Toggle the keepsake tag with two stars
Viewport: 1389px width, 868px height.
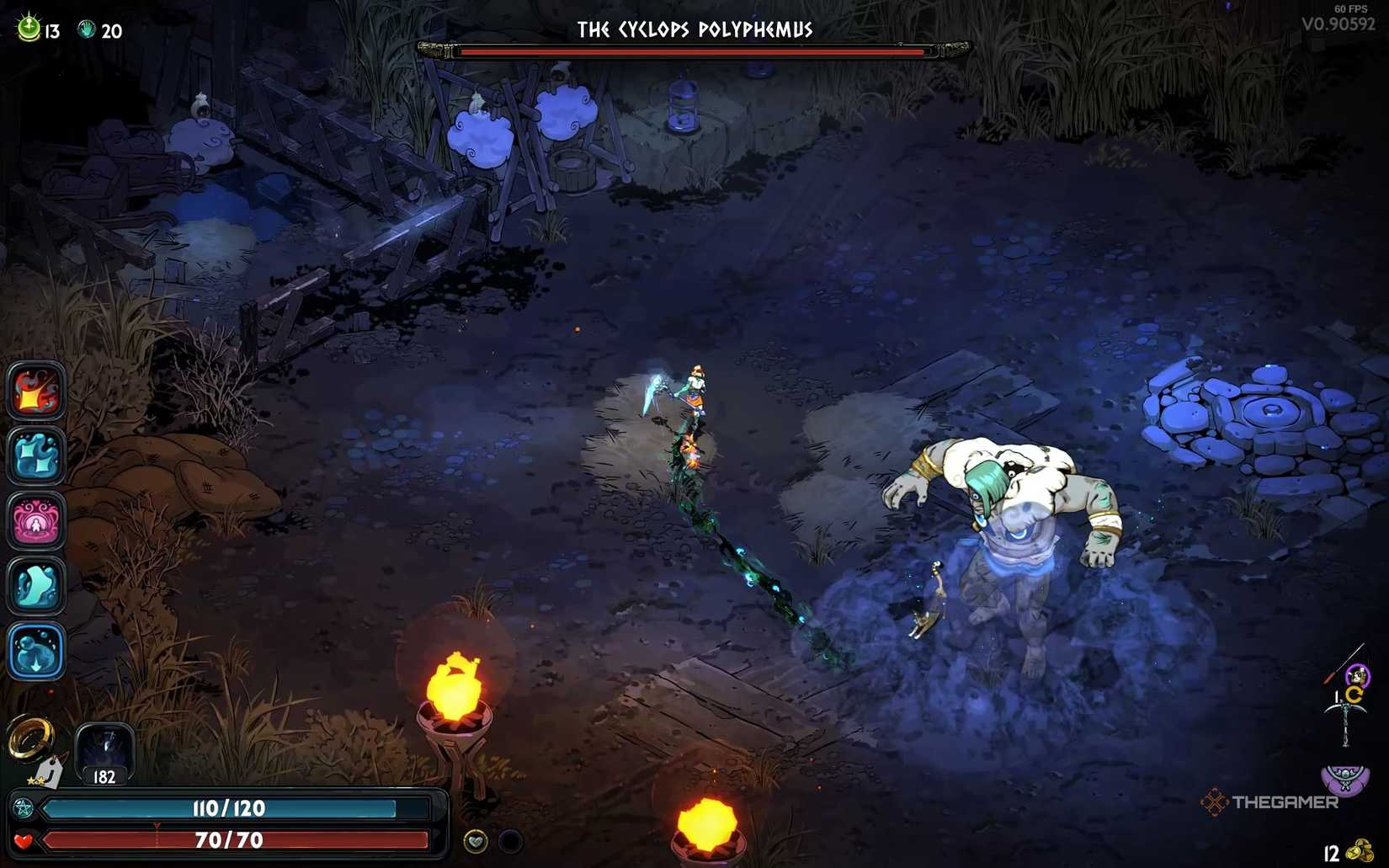(x=47, y=773)
